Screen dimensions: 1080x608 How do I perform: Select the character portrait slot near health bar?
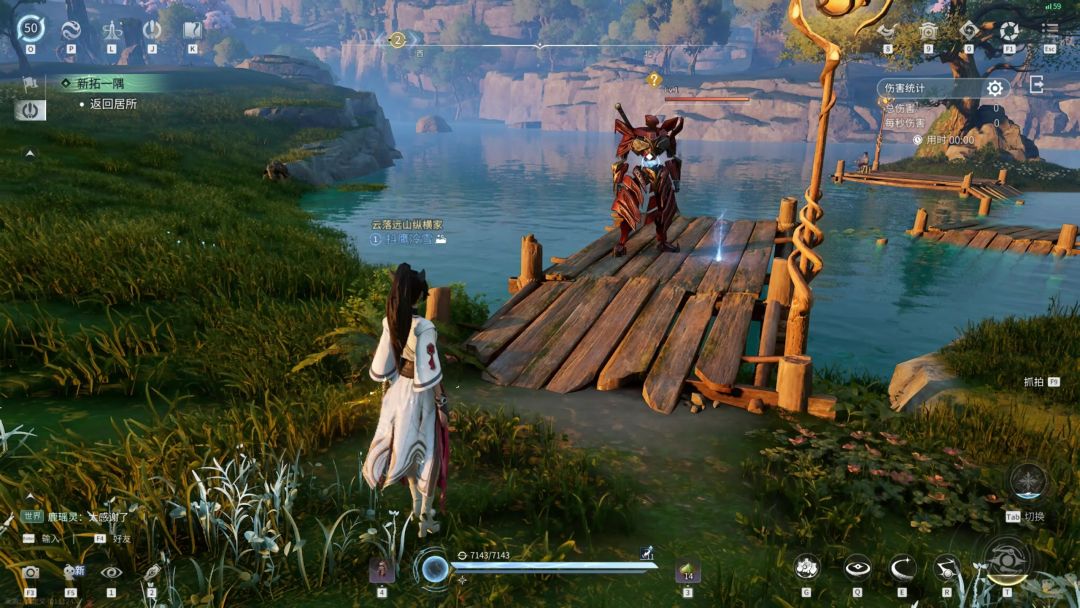pyautogui.click(x=381, y=570)
